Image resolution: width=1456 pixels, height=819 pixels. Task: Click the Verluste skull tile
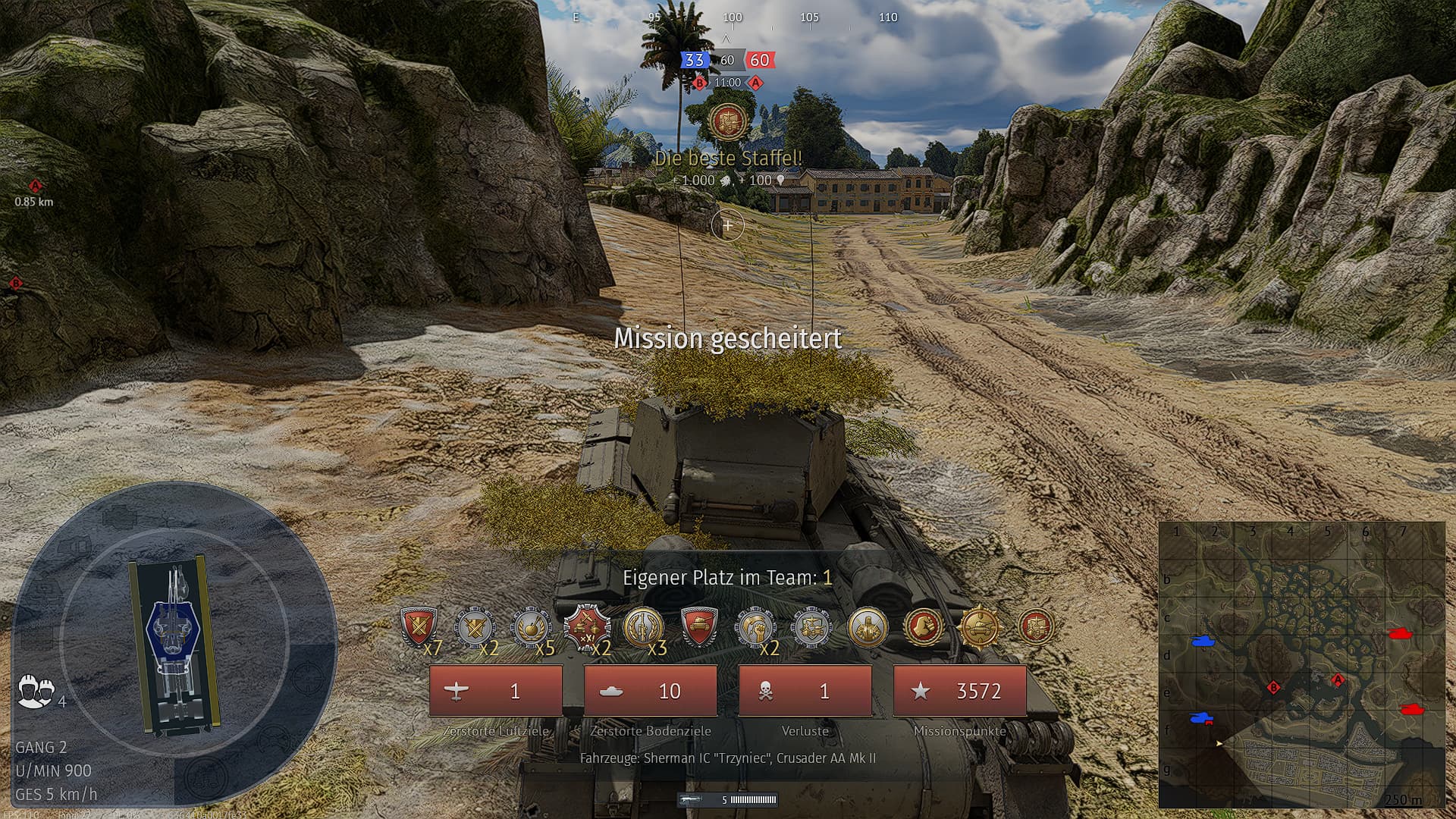tap(805, 691)
